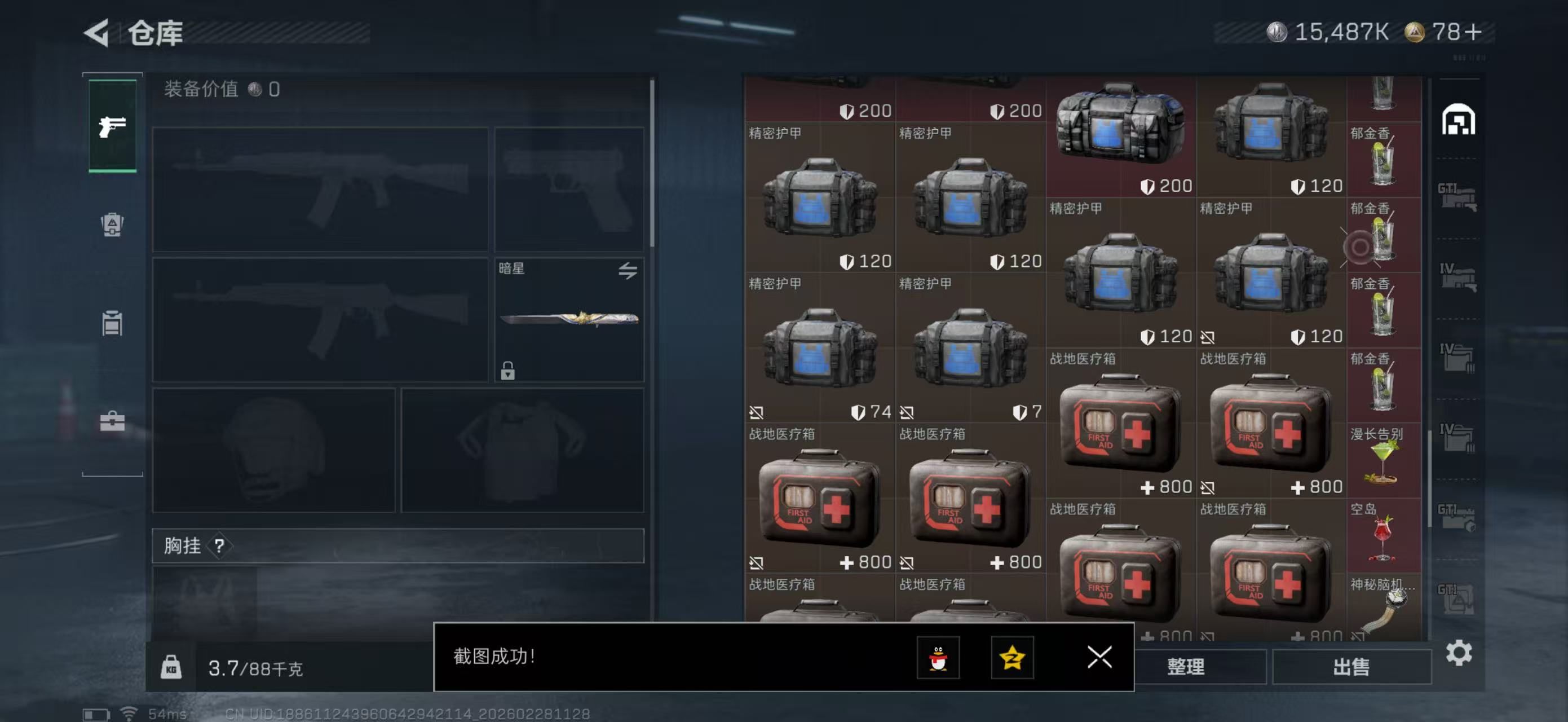This screenshot has width=1568, height=722.
Task: Select the currently active weapons loadout tab
Action: pos(113,125)
